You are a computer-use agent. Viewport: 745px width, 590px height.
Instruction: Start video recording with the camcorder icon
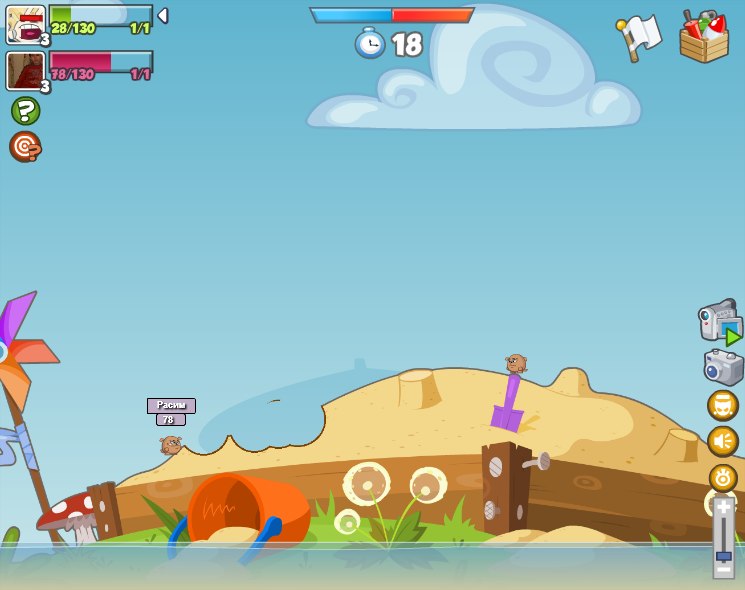(x=720, y=323)
